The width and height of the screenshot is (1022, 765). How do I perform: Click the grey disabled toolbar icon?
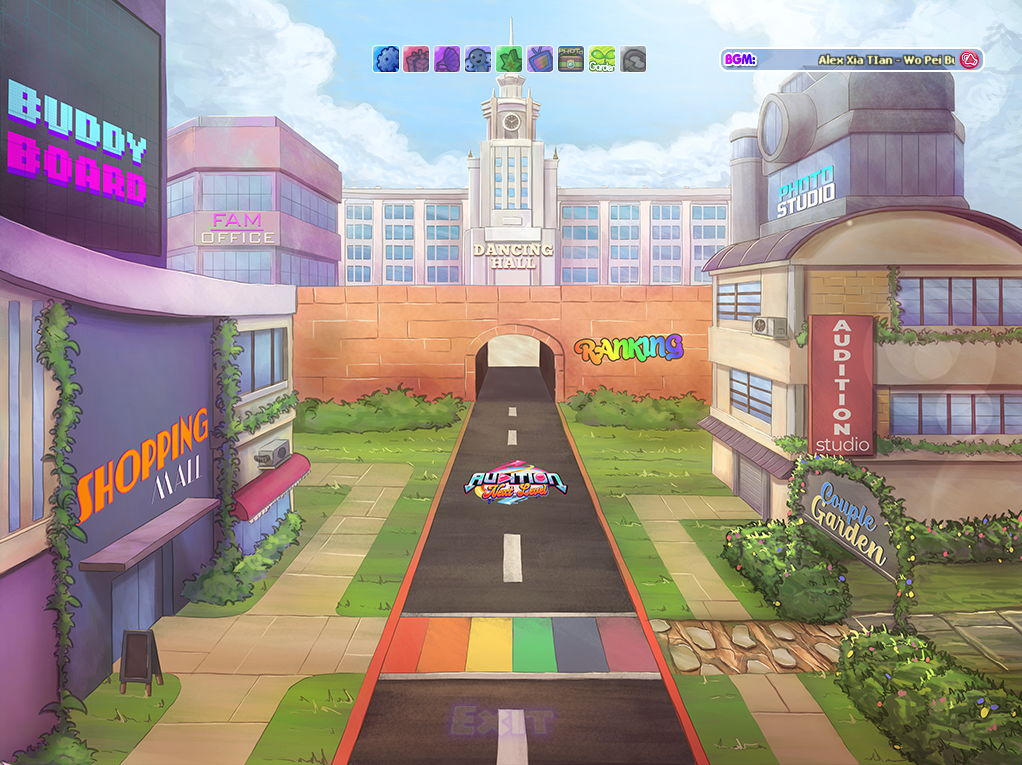click(633, 59)
